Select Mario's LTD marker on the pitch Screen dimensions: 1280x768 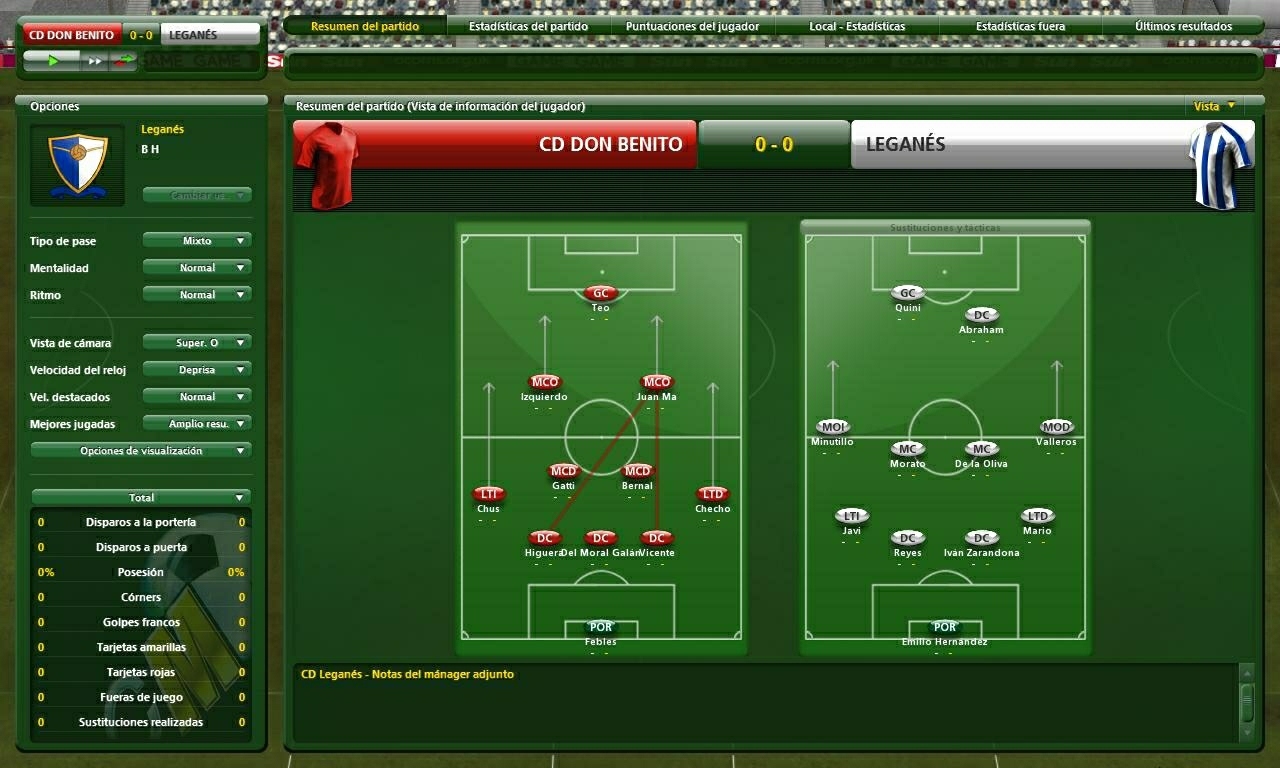click(1037, 516)
